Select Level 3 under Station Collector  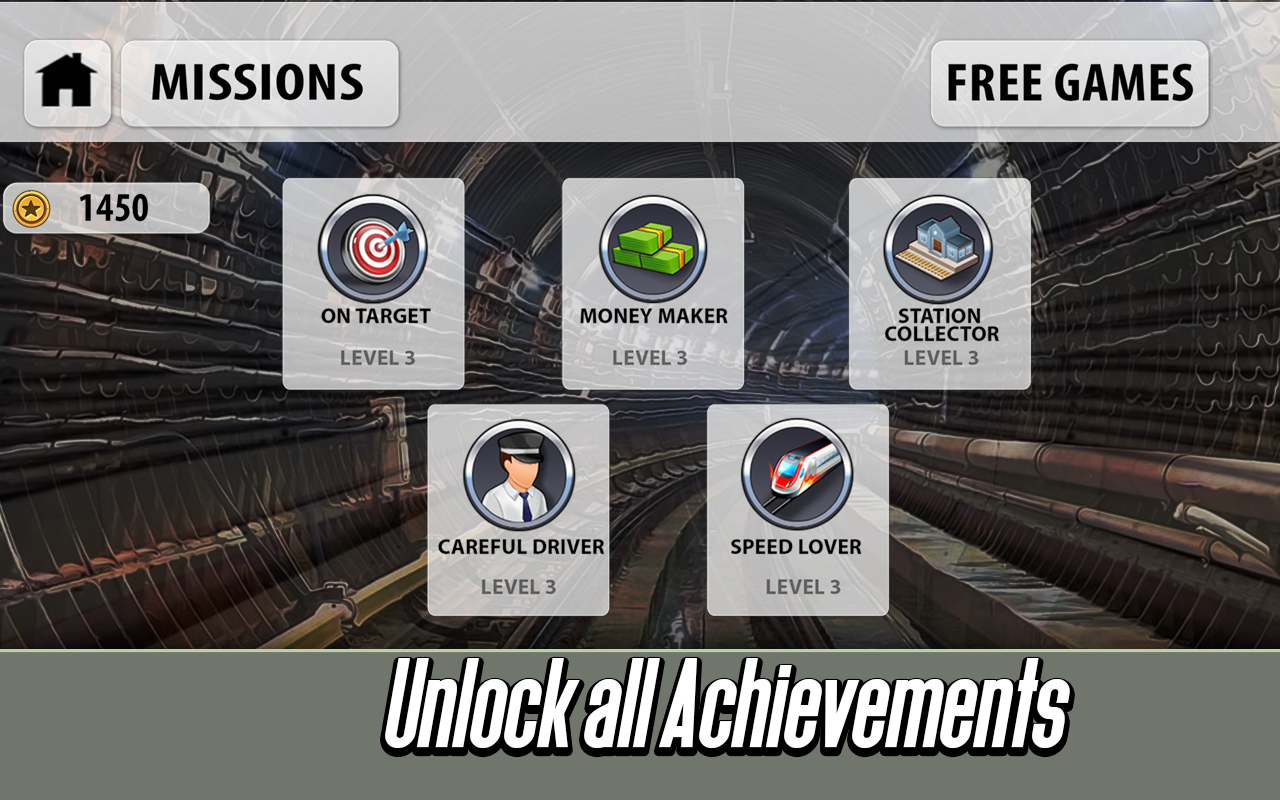click(938, 356)
